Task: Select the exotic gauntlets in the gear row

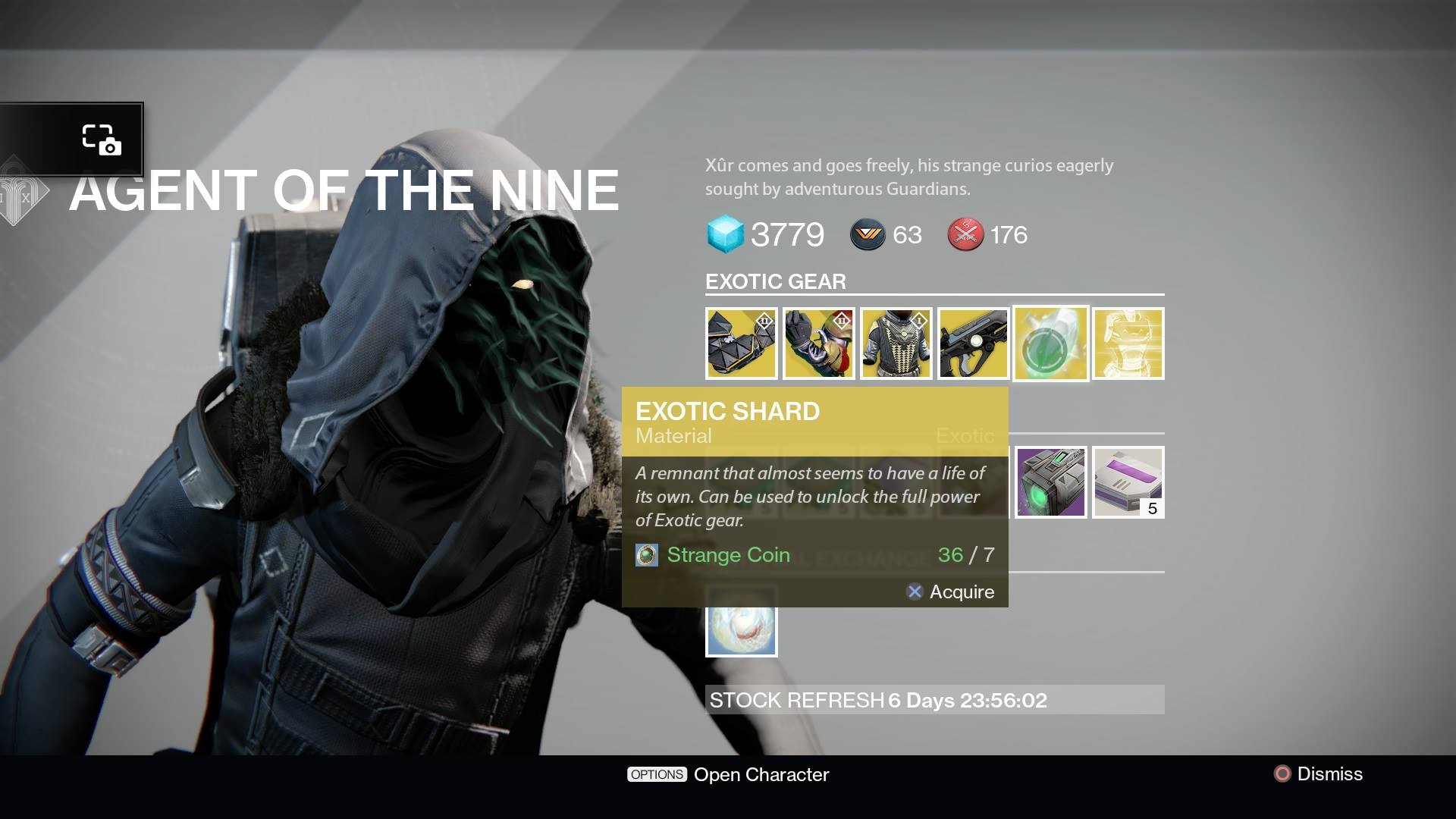Action: pos(819,343)
